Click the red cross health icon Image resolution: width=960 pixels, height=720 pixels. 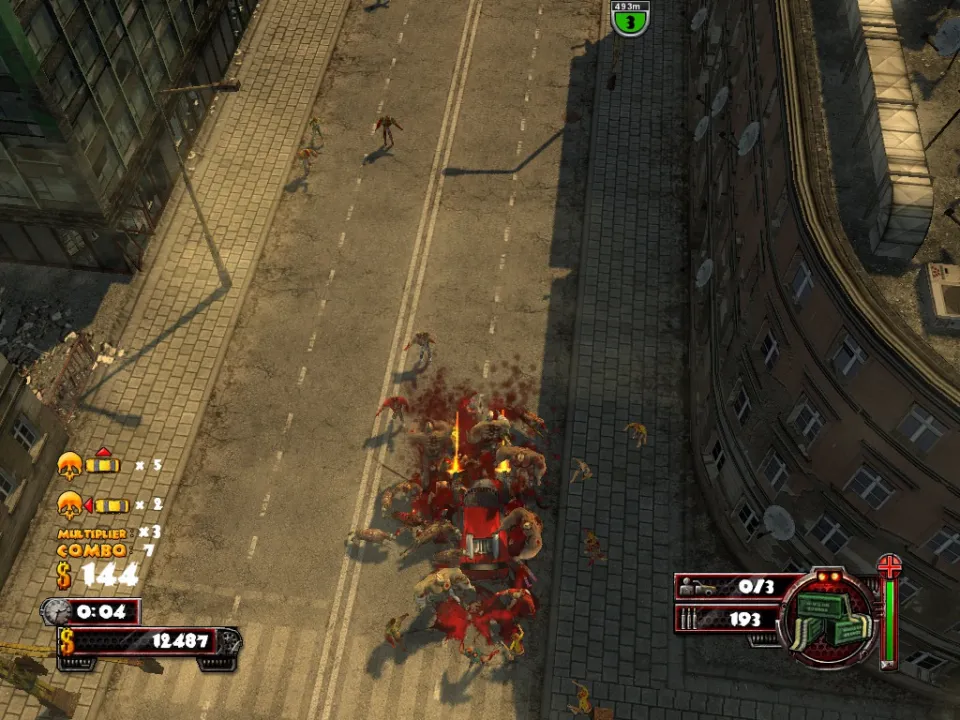(x=889, y=567)
